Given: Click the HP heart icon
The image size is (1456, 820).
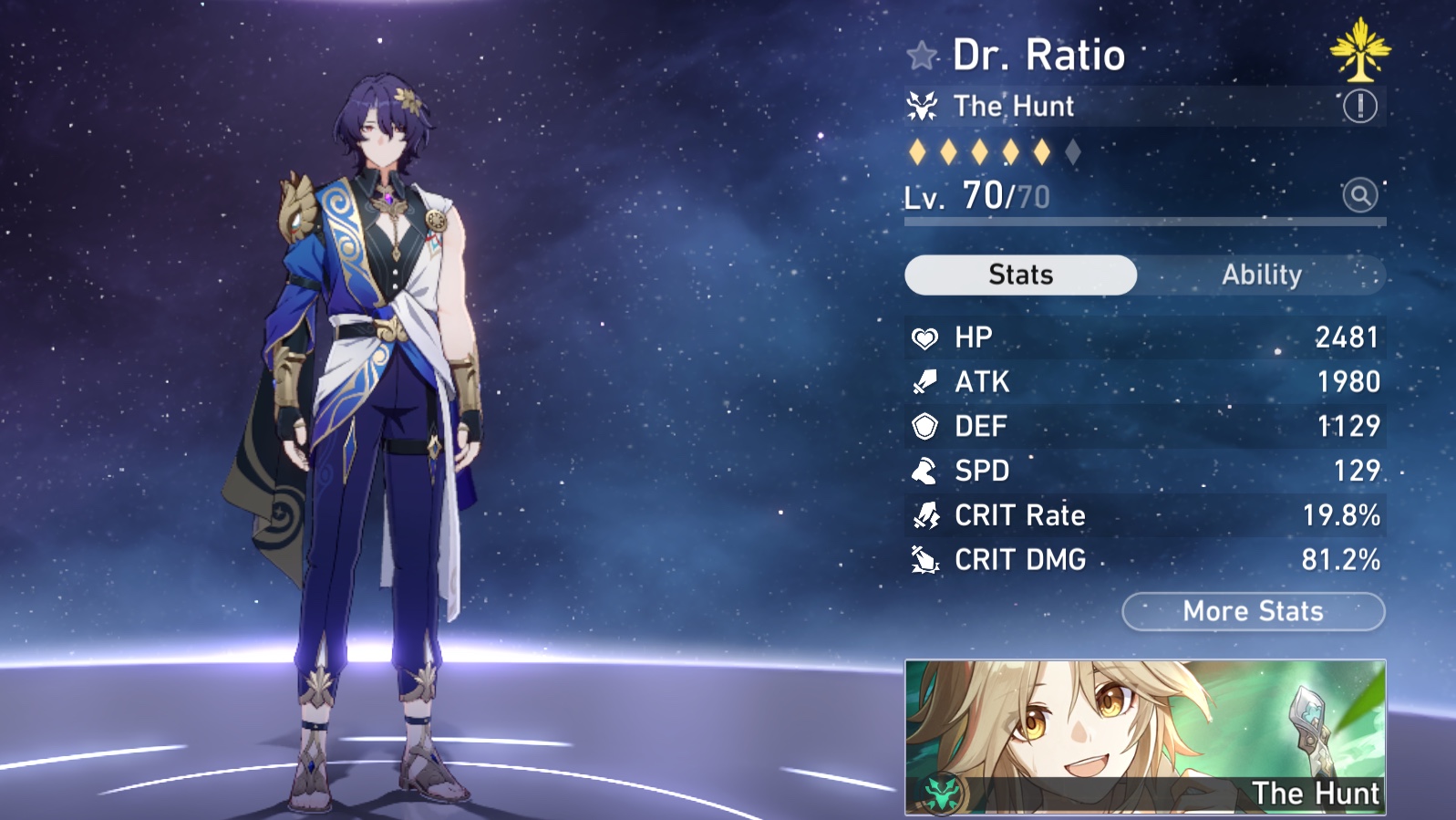Looking at the screenshot, I should tap(925, 337).
